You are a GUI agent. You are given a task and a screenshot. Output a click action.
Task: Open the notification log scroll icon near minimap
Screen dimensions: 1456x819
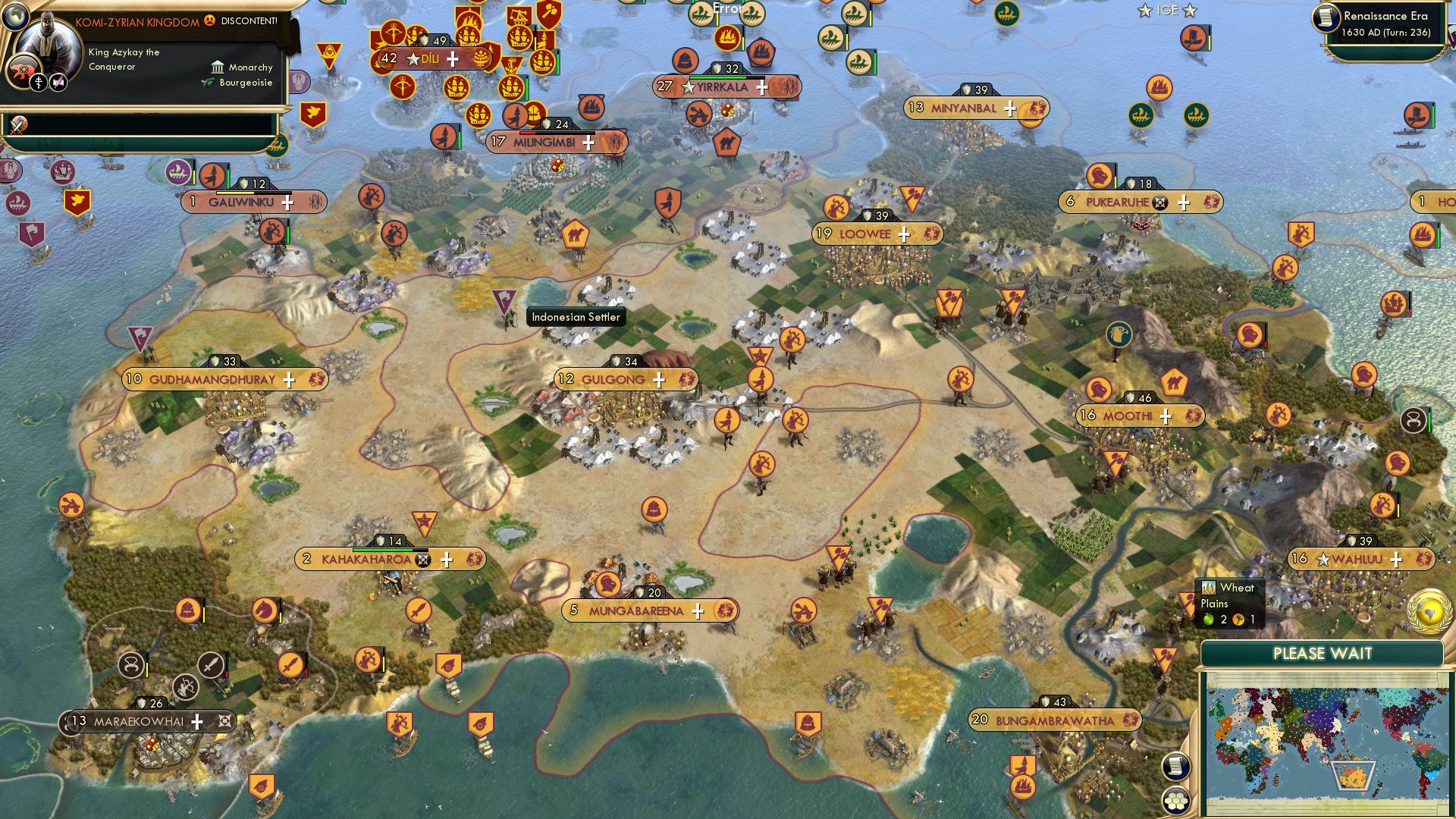click(x=1175, y=767)
